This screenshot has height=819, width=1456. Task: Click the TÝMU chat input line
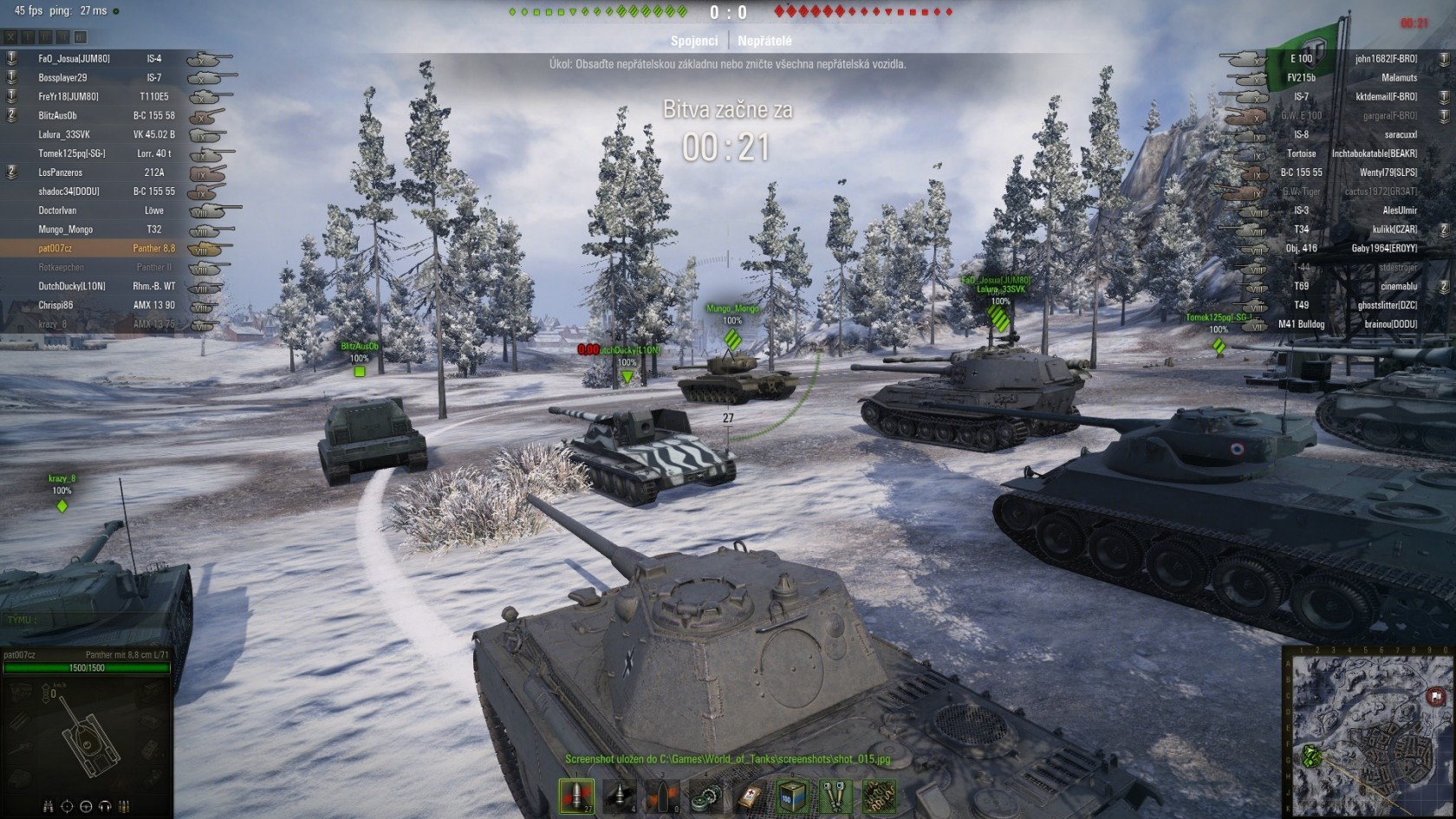87,620
